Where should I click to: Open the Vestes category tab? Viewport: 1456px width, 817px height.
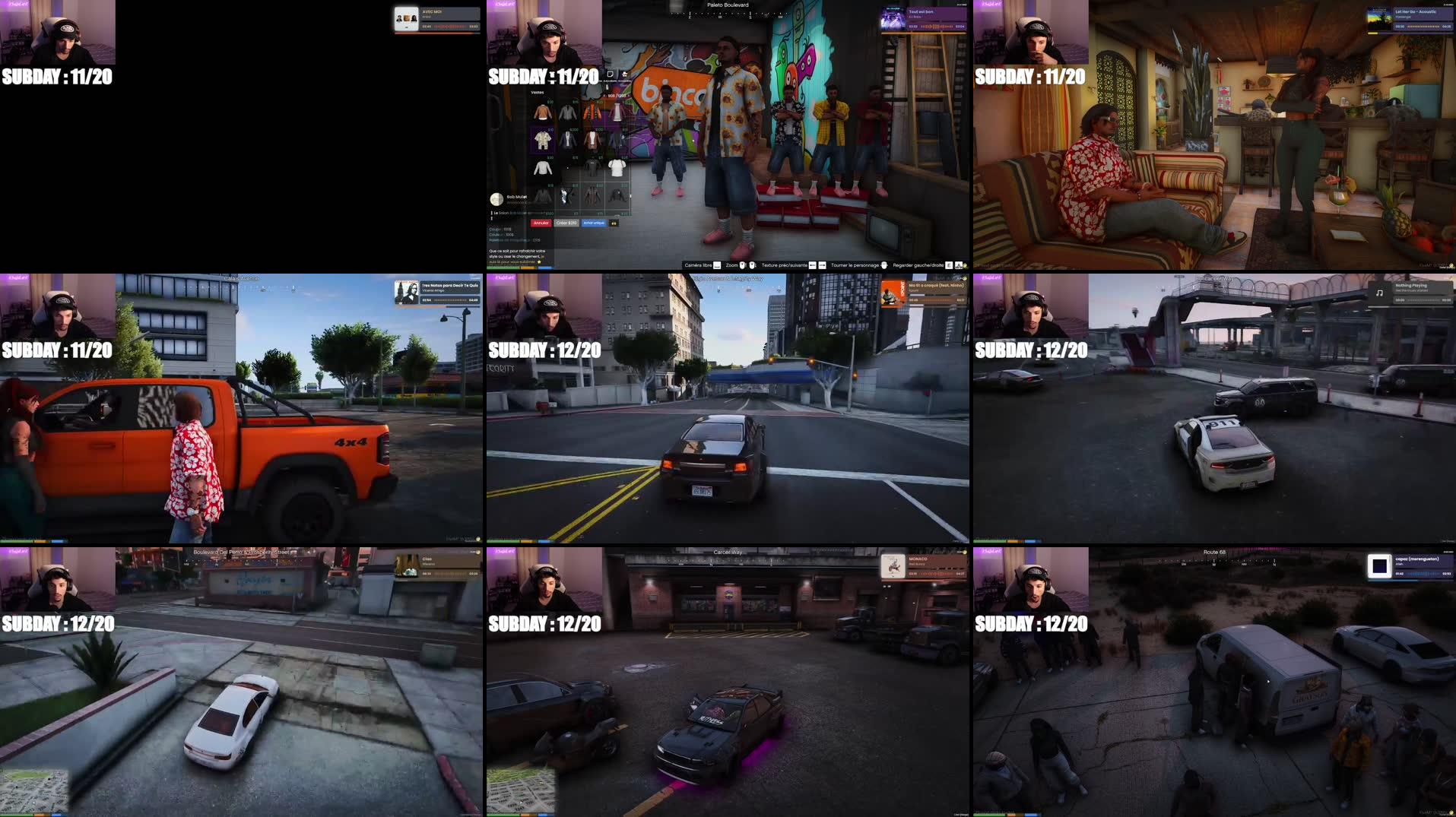point(537,93)
